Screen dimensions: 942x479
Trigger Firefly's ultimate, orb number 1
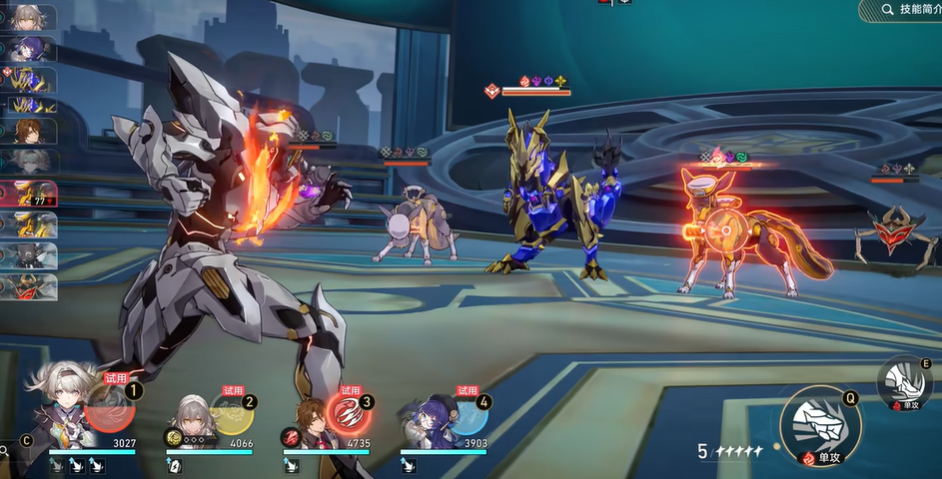coord(110,407)
